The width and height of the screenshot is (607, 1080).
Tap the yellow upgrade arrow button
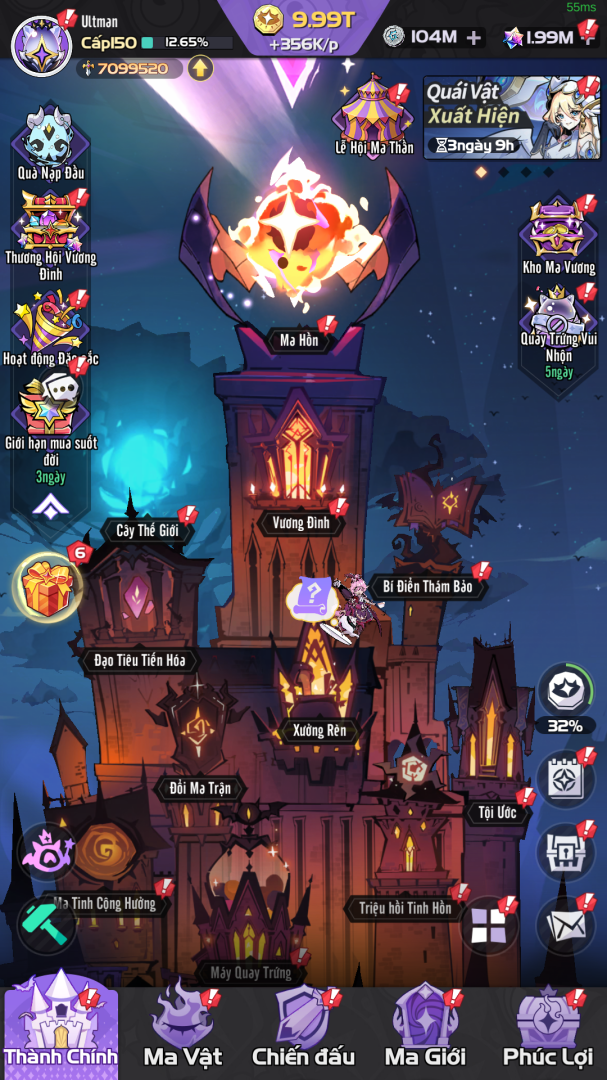click(x=201, y=68)
